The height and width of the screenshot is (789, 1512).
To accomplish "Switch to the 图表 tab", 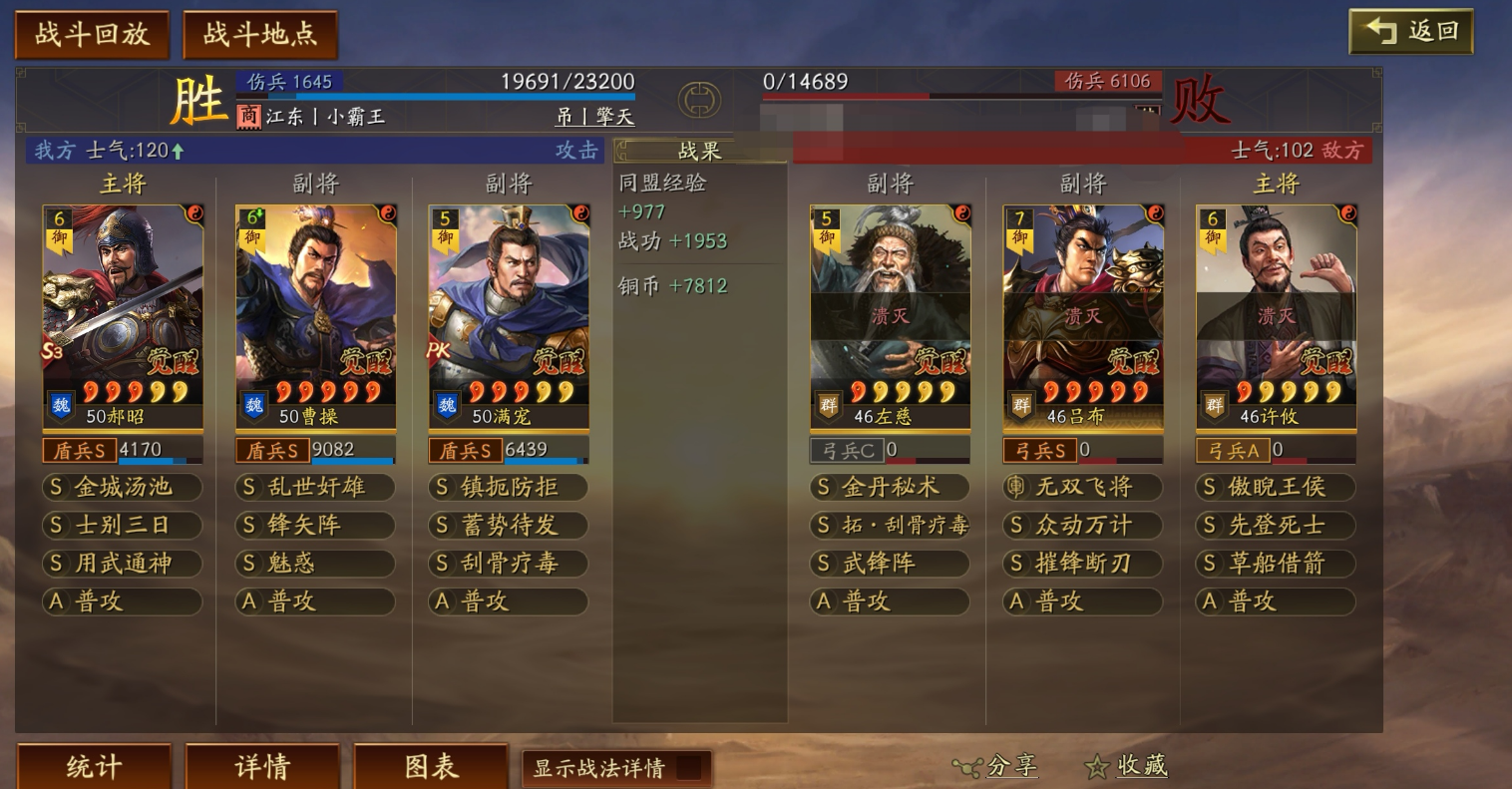I will click(431, 766).
